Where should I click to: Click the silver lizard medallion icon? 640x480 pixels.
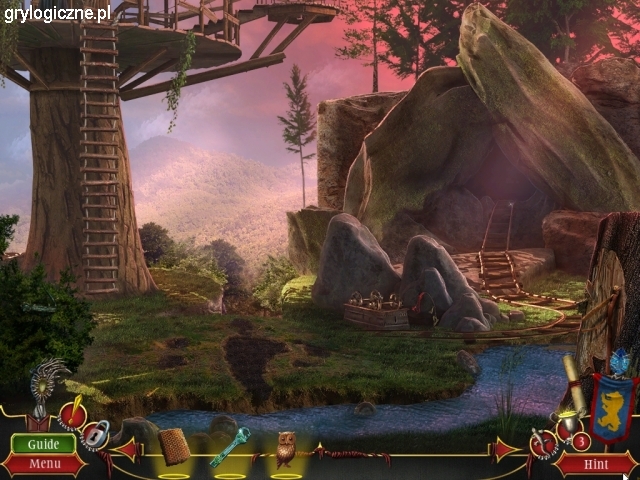pyautogui.click(x=541, y=441)
